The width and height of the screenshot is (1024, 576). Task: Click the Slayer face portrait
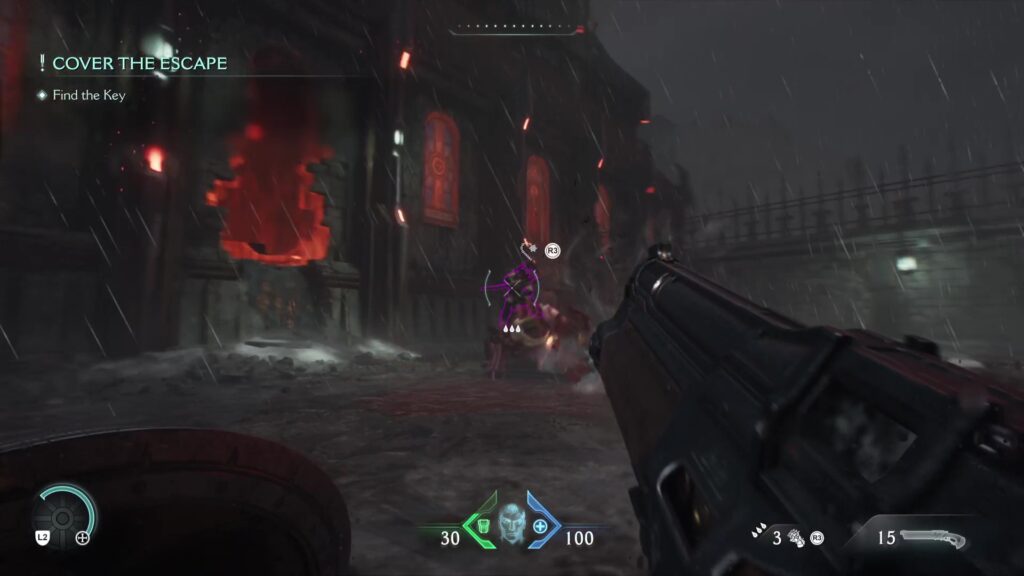[x=511, y=524]
